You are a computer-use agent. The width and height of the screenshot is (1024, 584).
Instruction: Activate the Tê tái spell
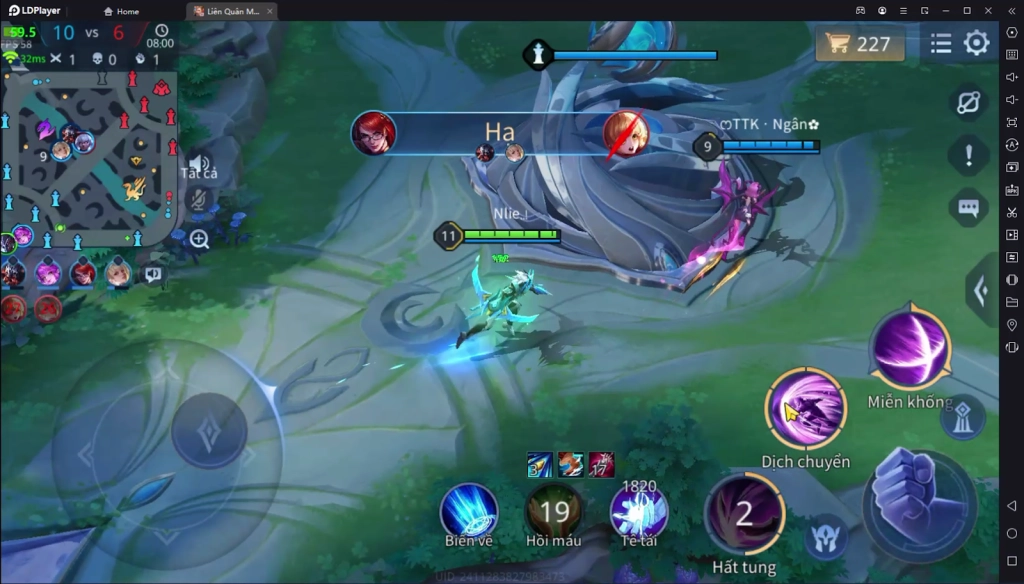[x=639, y=511]
